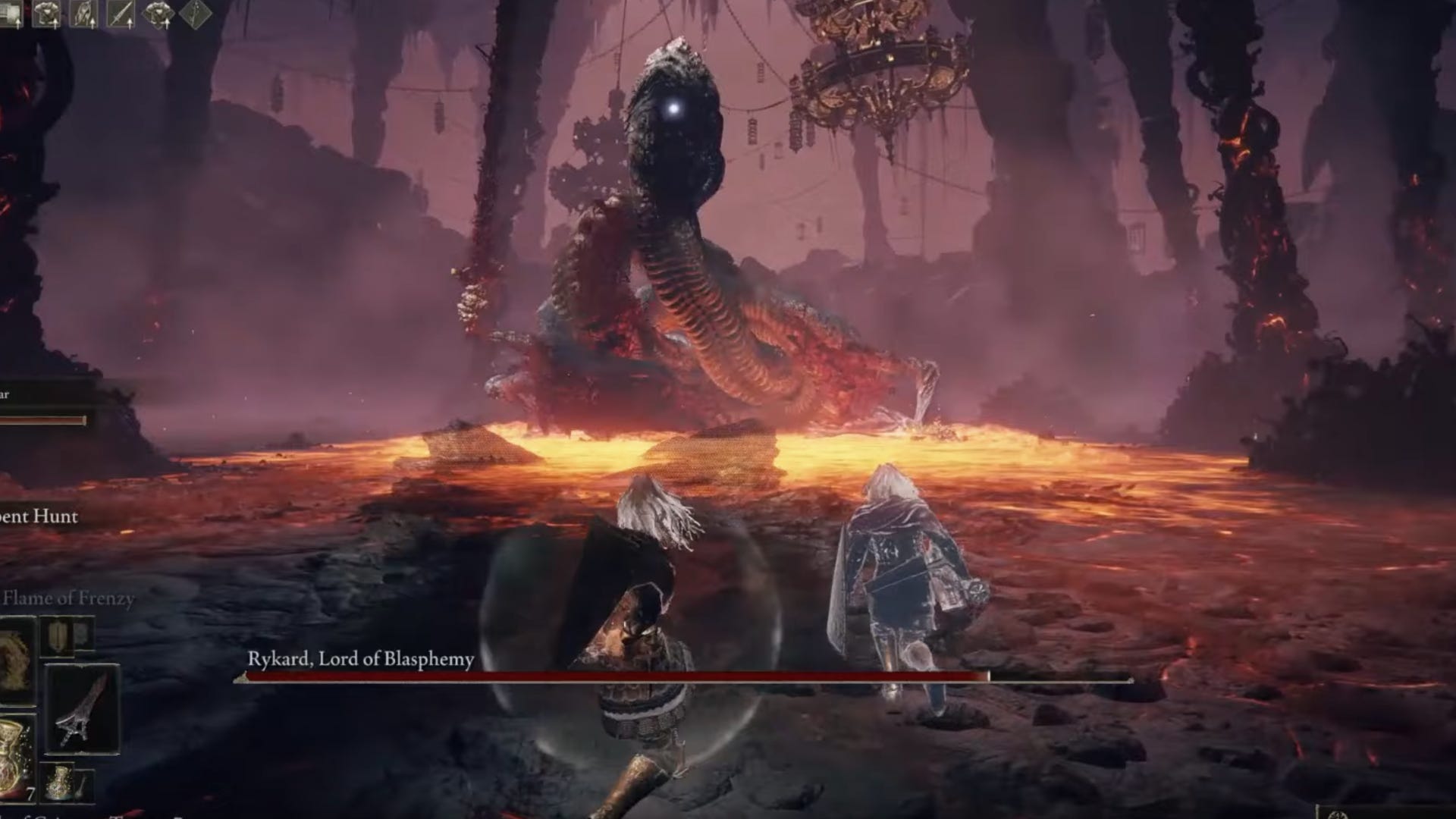Screen dimensions: 1456x819
Task: Select the shield slot icon
Action: pyautogui.click(x=57, y=635)
